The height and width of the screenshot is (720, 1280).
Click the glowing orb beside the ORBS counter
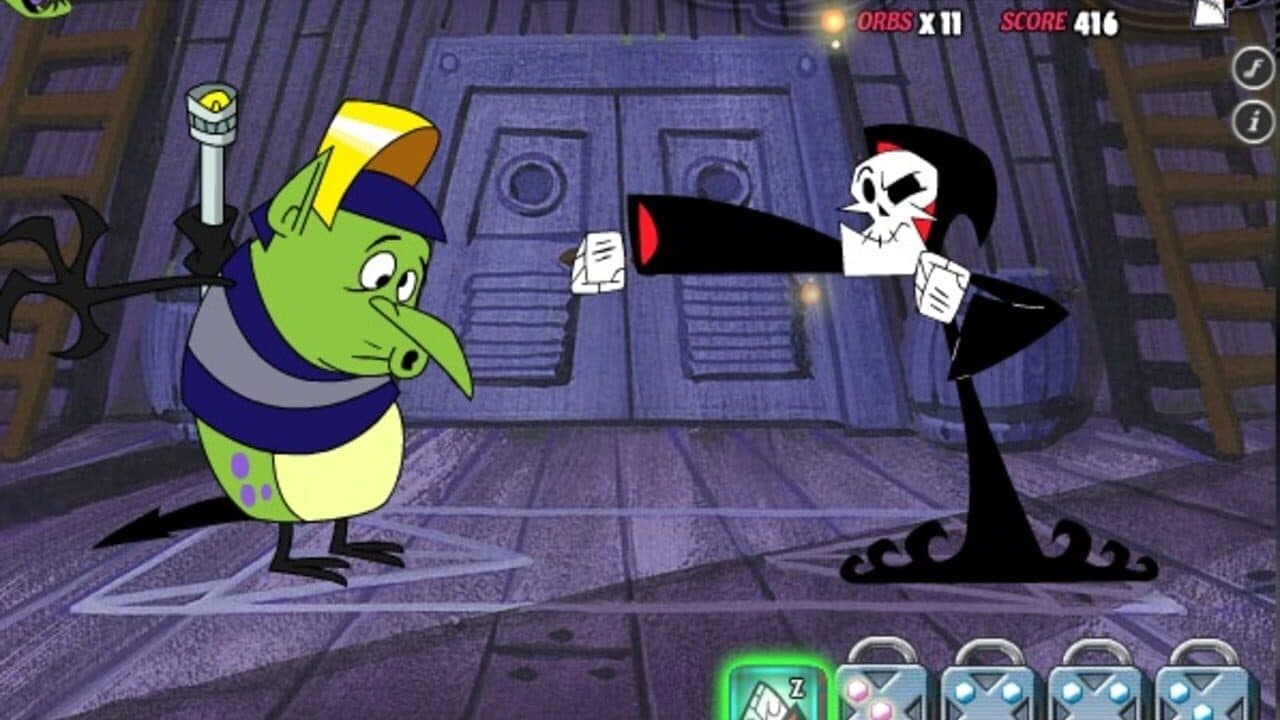pos(829,18)
